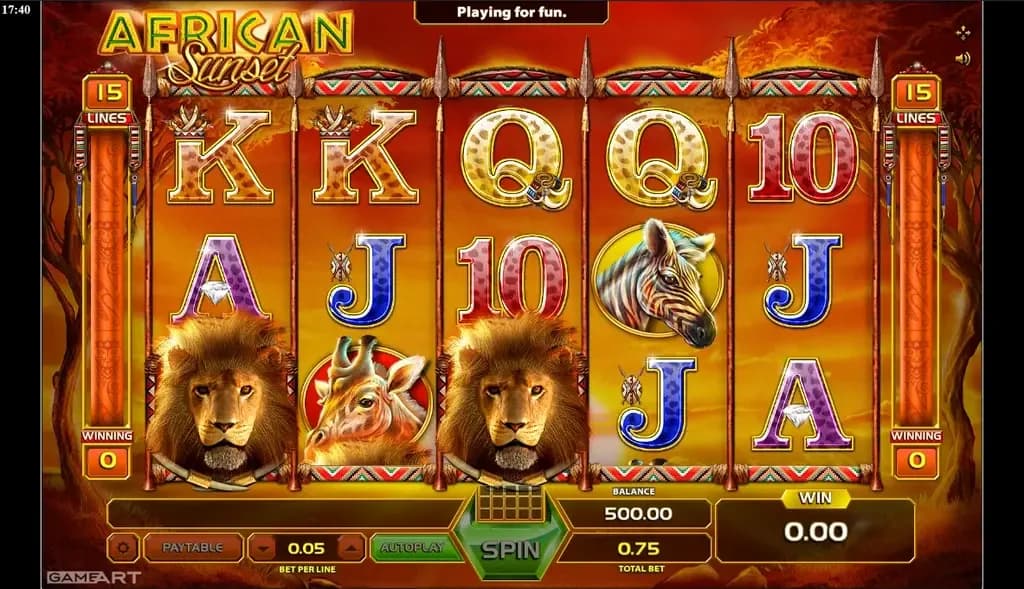The height and width of the screenshot is (589, 1024).
Task: Click the right 15 lines selector
Action: [916, 94]
